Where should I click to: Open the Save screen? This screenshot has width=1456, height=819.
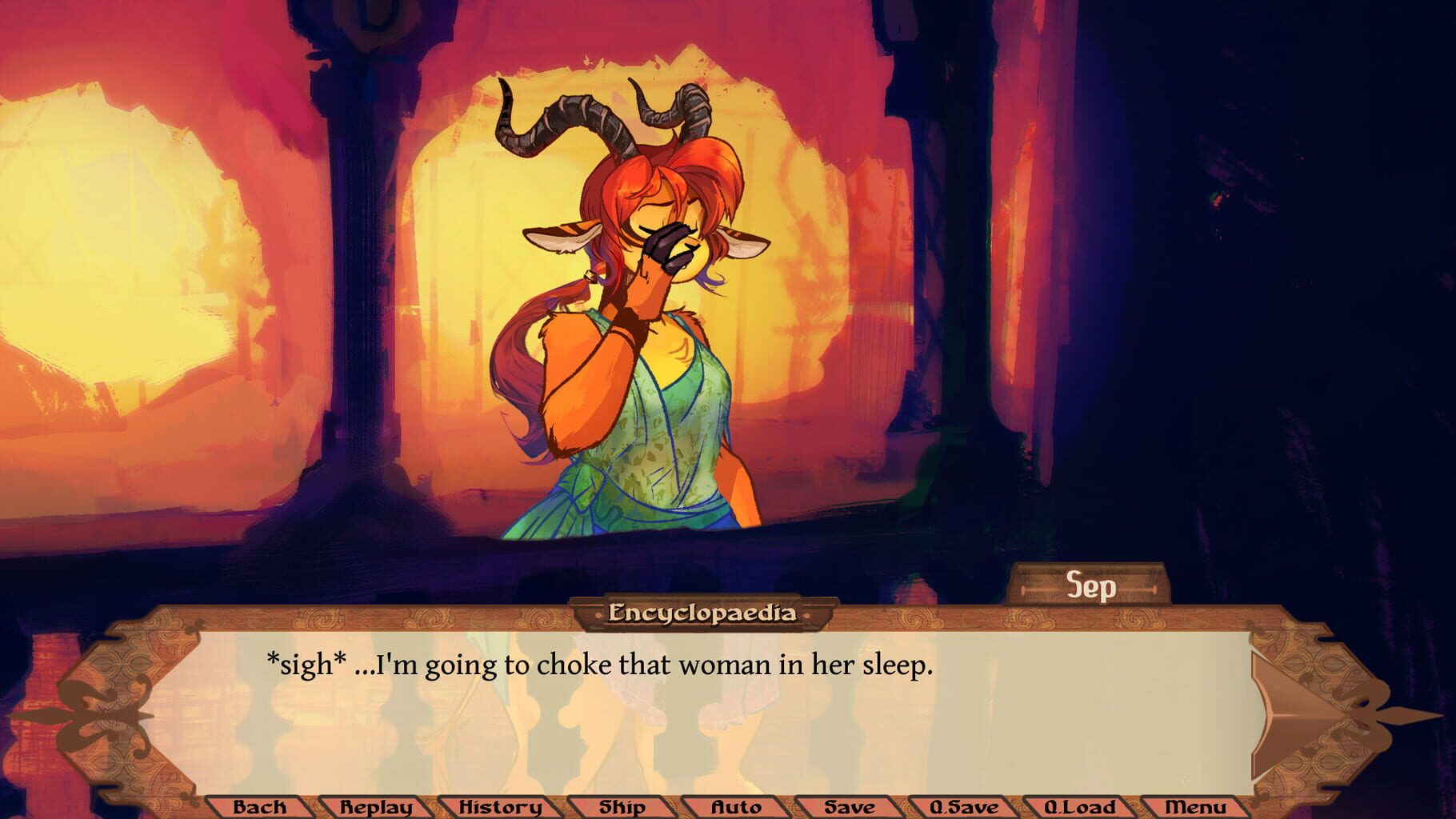coord(850,808)
